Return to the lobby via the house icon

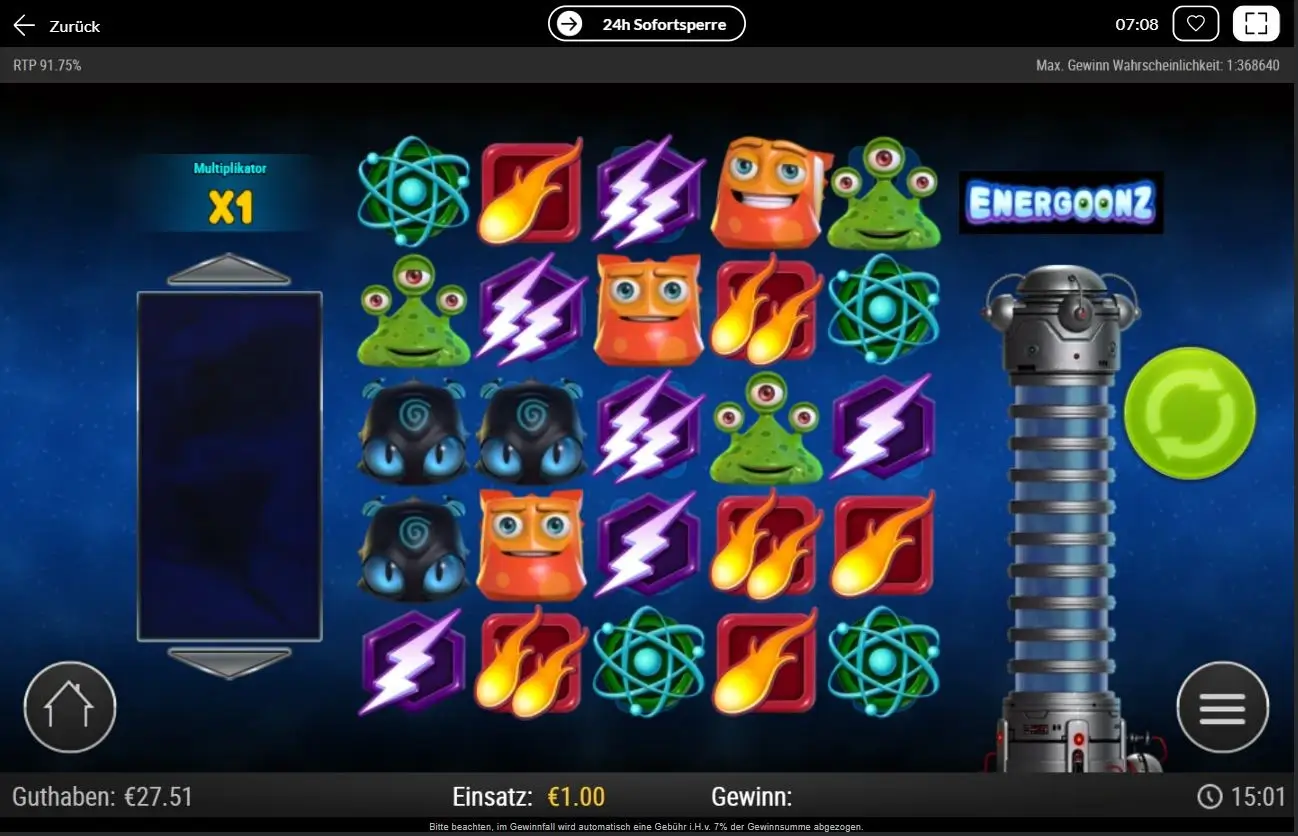pyautogui.click(x=69, y=706)
